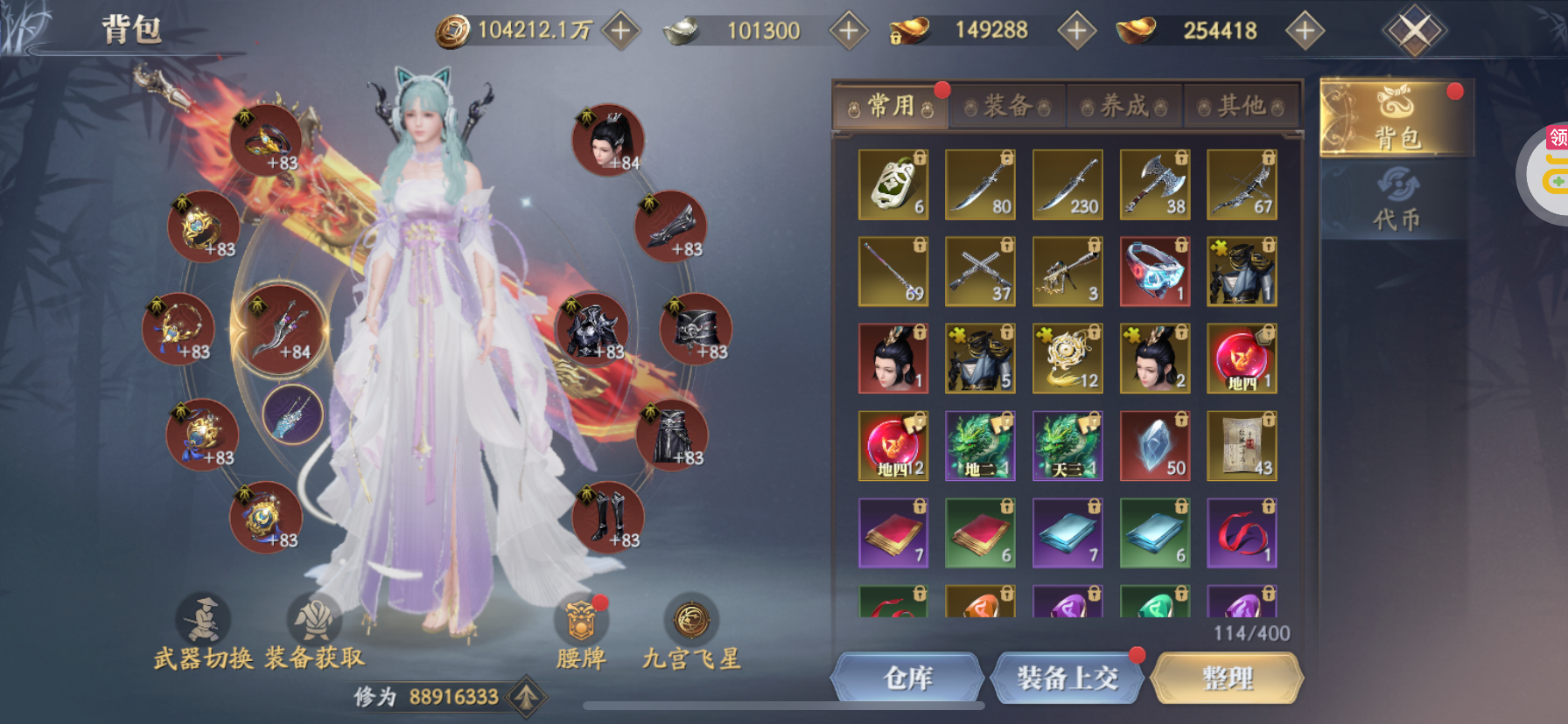Open the 其他 category tab

tap(1242, 107)
